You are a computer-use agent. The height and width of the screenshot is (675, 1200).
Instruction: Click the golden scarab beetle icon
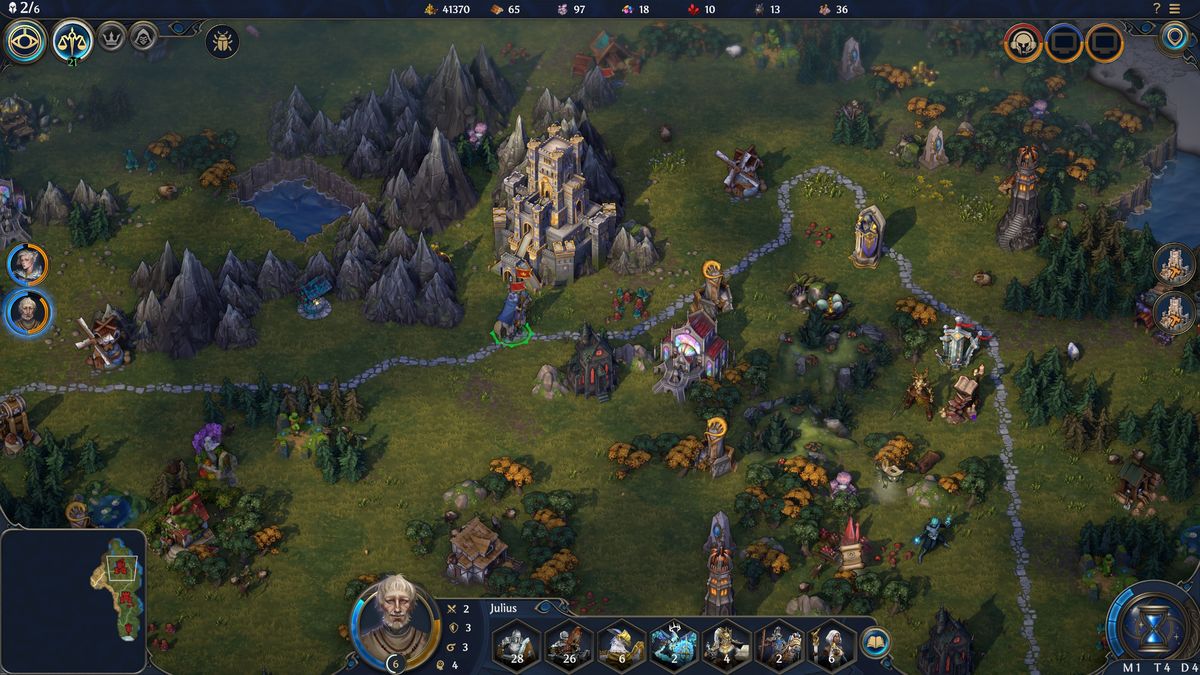(222, 42)
